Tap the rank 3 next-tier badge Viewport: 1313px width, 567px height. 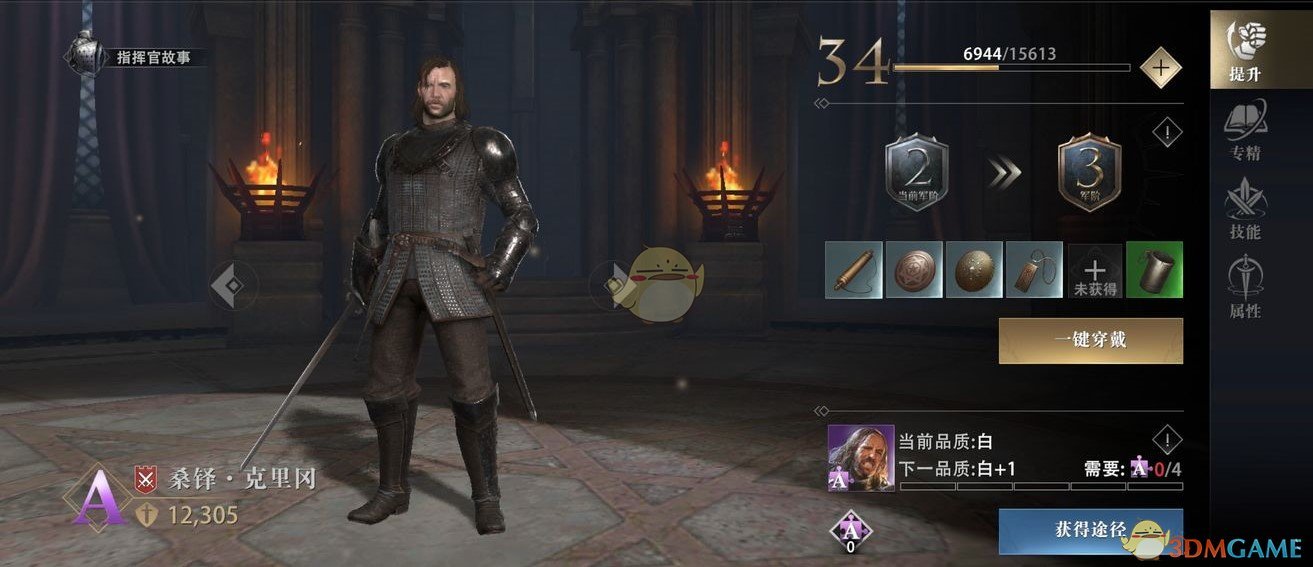[x=1089, y=172]
